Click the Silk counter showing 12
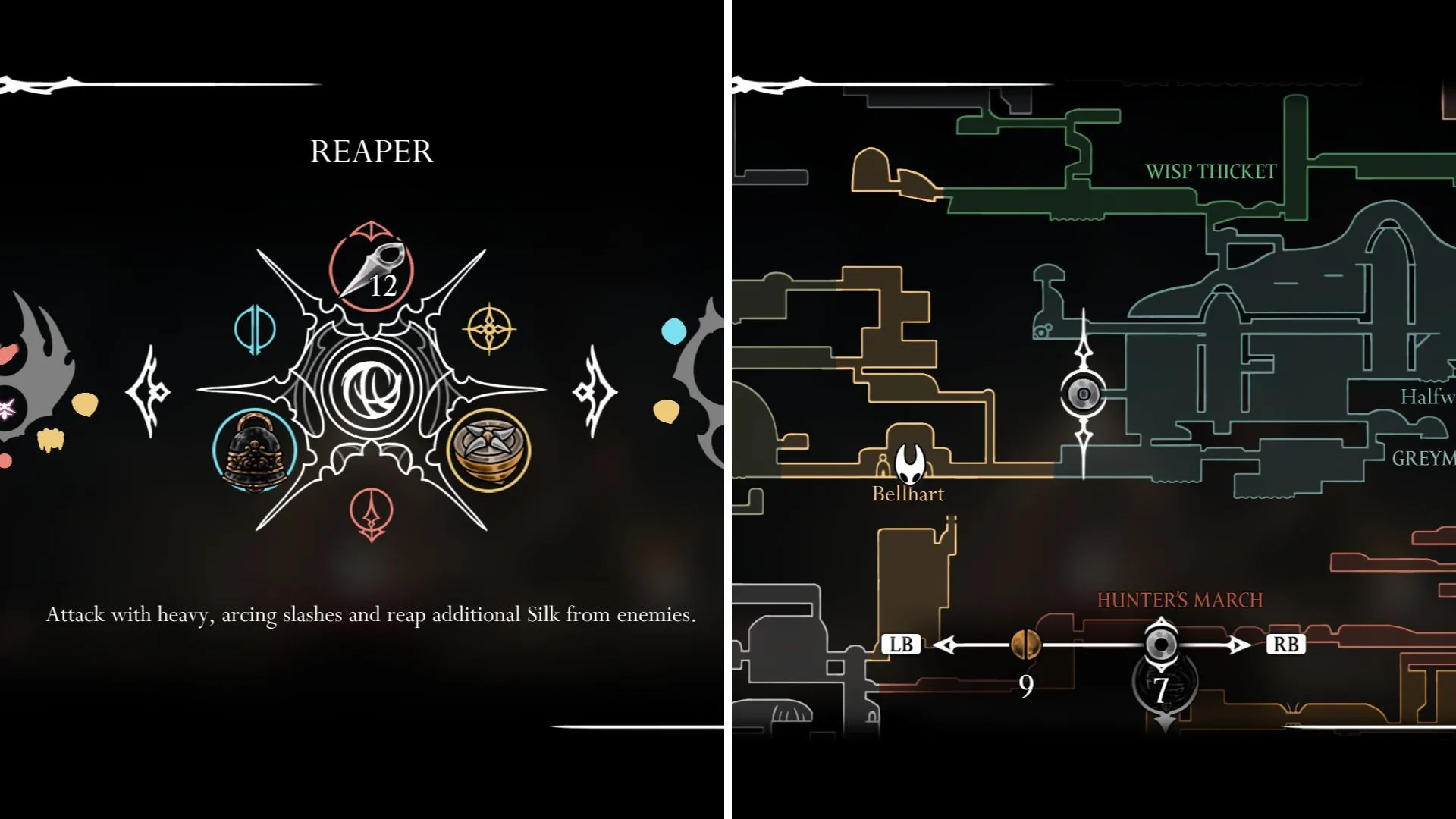The width and height of the screenshot is (1456, 819). pyautogui.click(x=385, y=287)
